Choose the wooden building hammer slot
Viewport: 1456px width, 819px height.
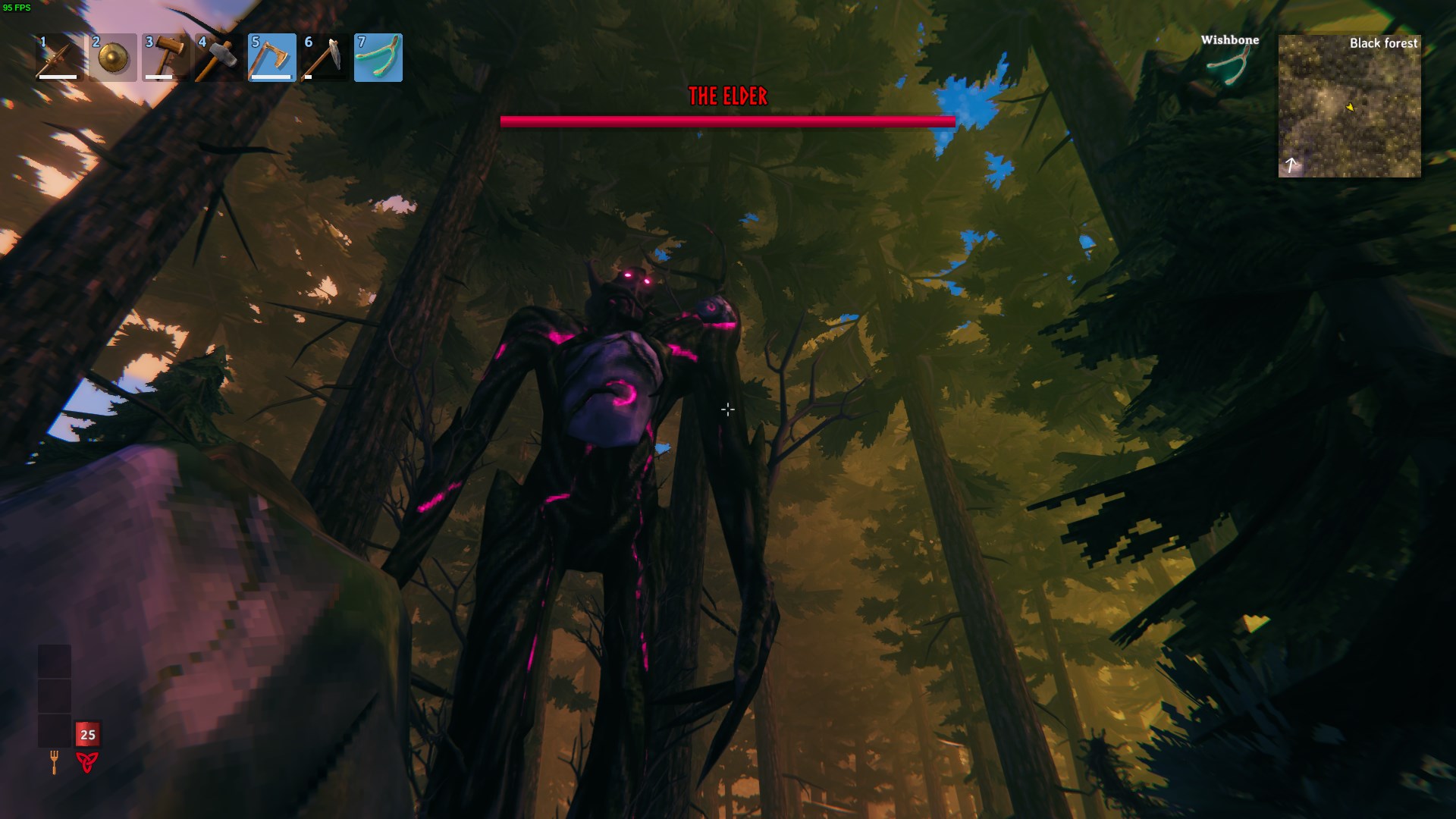tap(166, 58)
